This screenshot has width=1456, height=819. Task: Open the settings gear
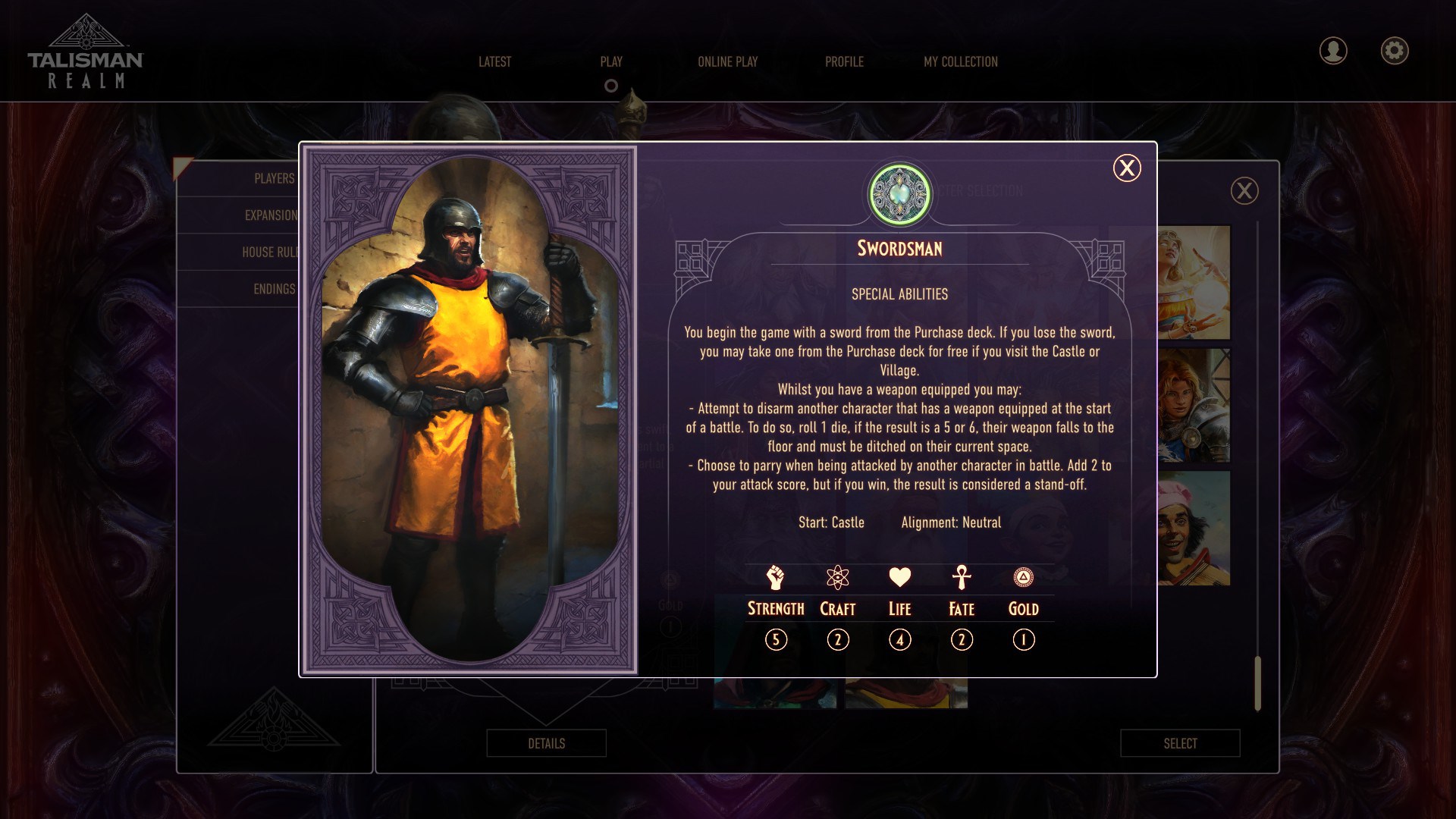1395,51
